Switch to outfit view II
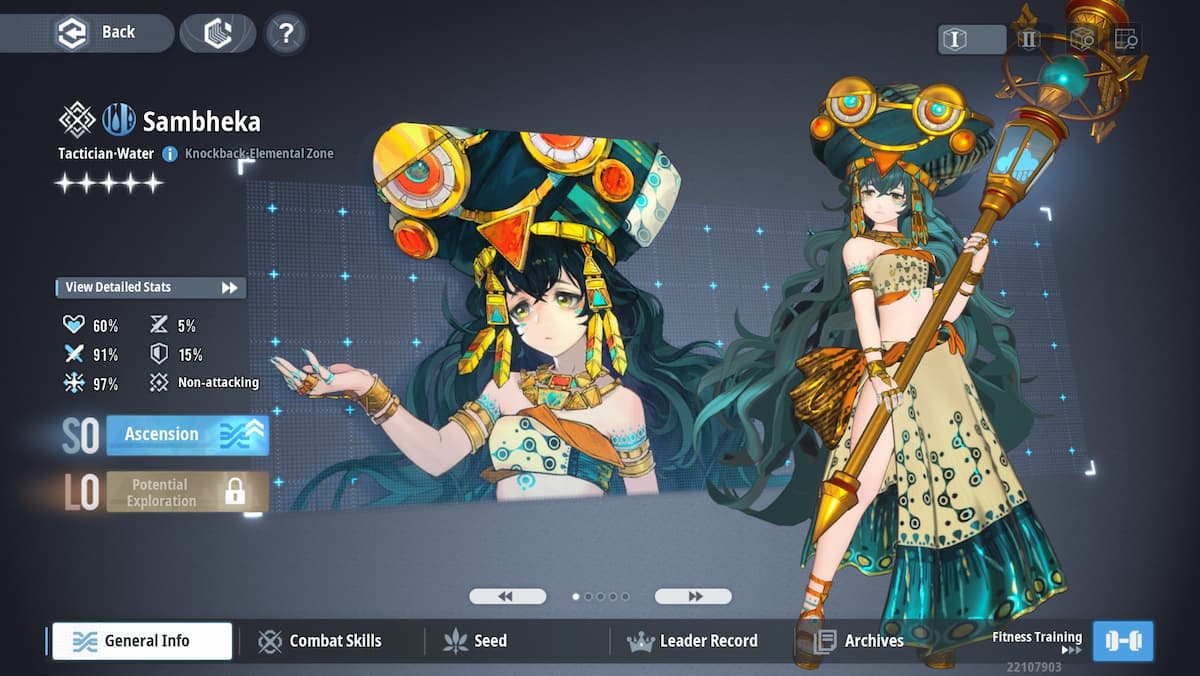The width and height of the screenshot is (1200, 676). pos(1029,39)
